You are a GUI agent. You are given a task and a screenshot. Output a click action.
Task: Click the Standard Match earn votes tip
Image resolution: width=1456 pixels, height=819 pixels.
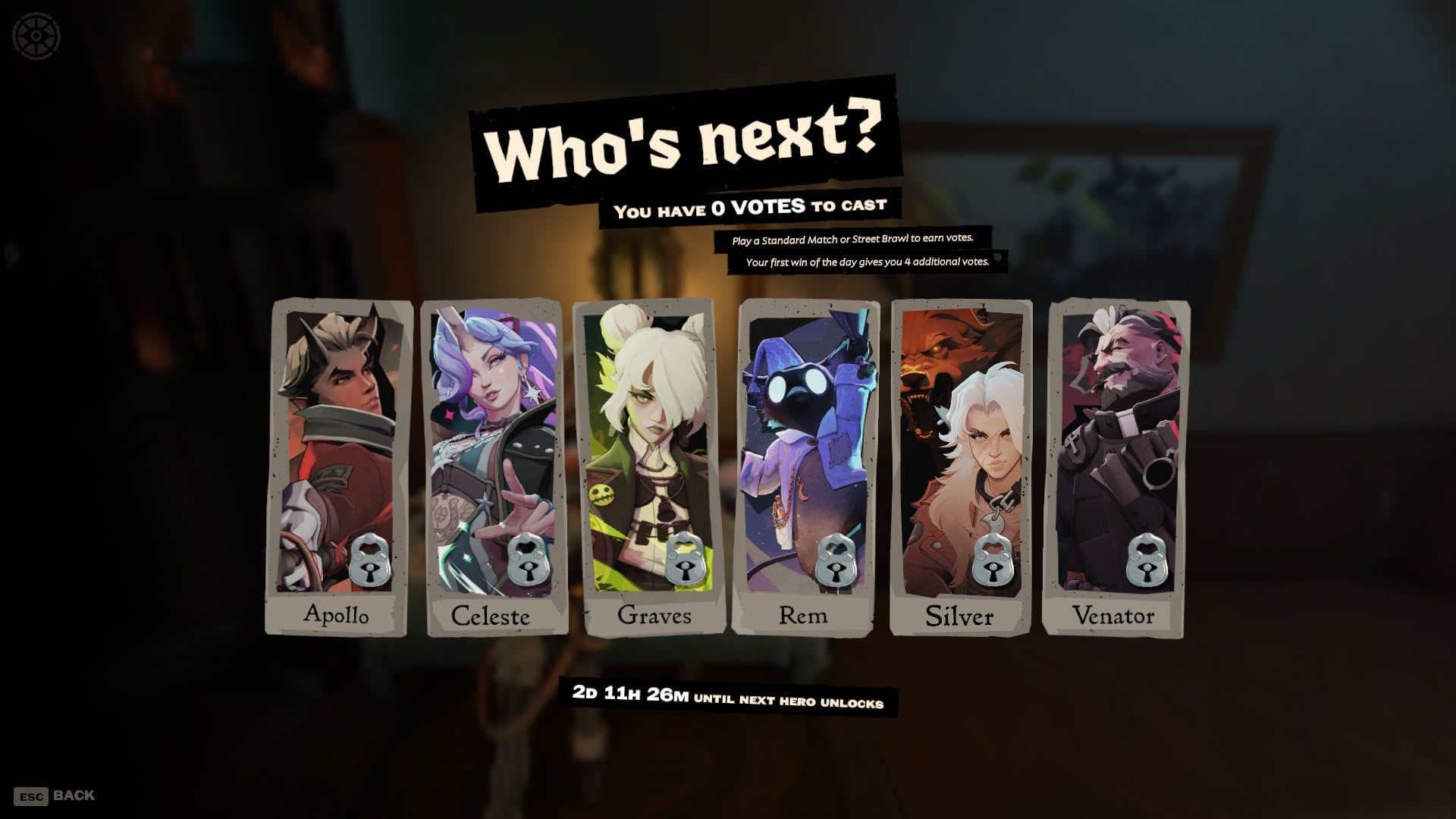855,240
